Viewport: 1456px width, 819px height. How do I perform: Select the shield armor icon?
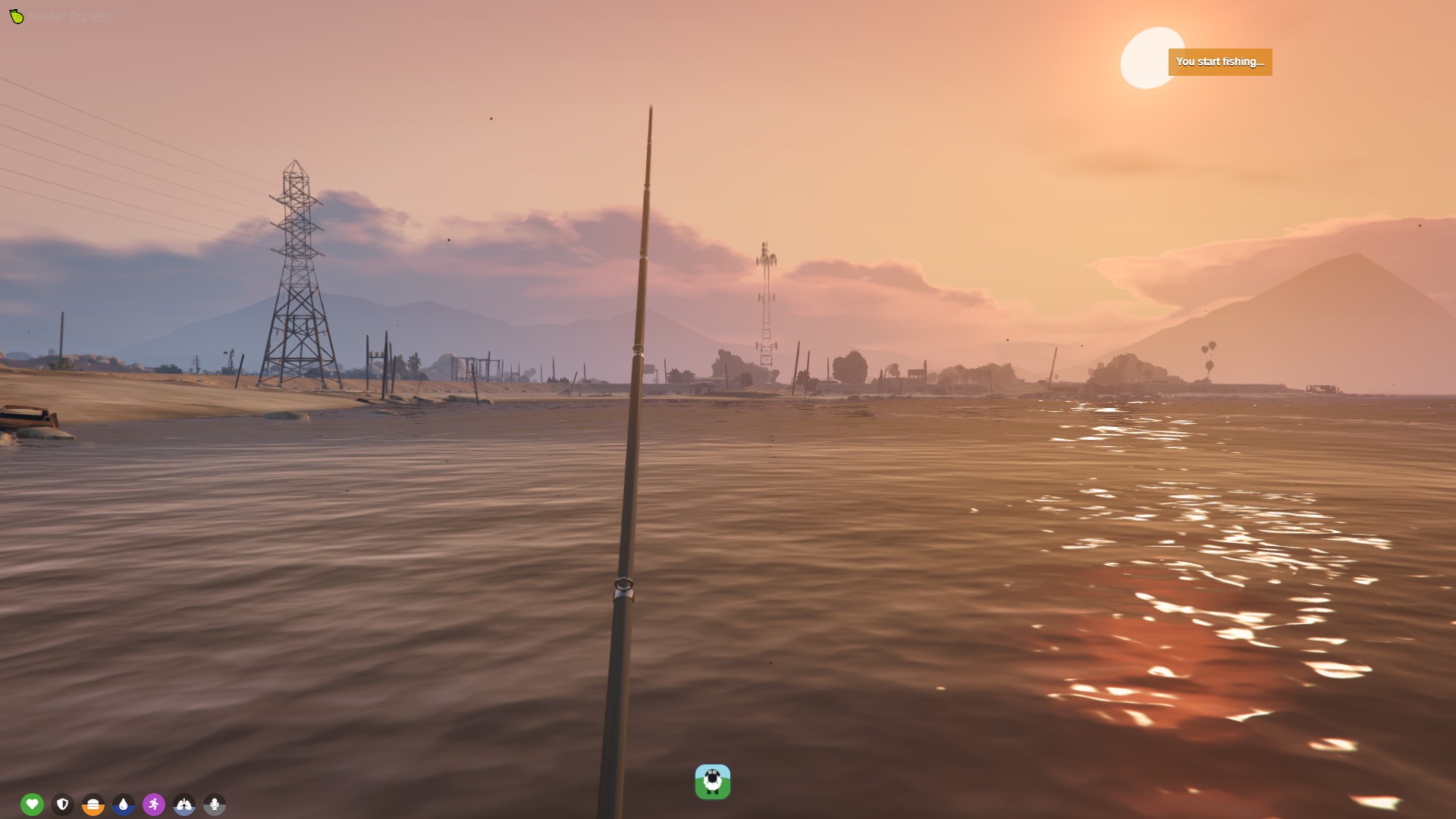[x=62, y=804]
